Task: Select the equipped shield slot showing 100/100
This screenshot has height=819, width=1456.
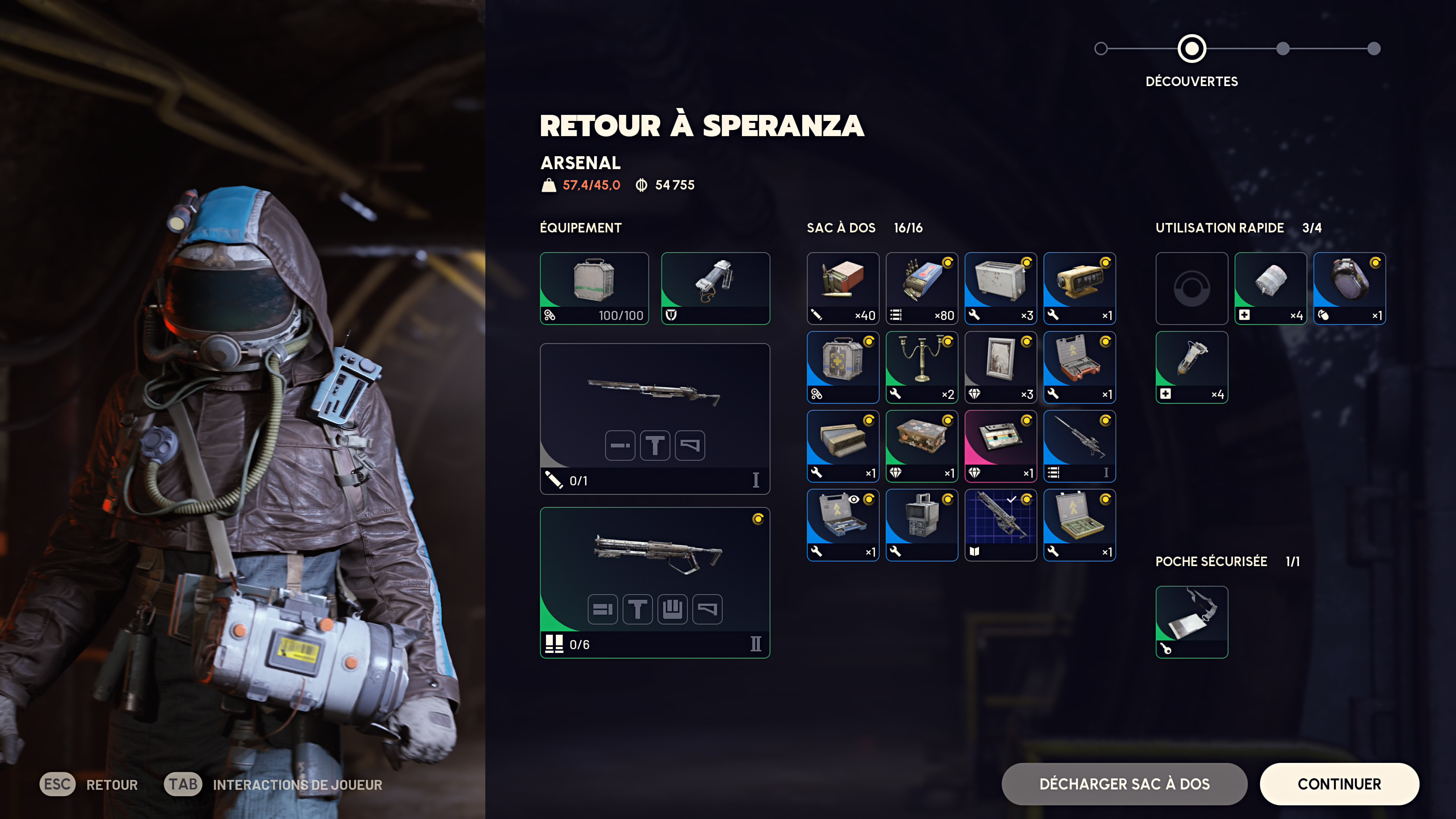Action: pos(594,288)
